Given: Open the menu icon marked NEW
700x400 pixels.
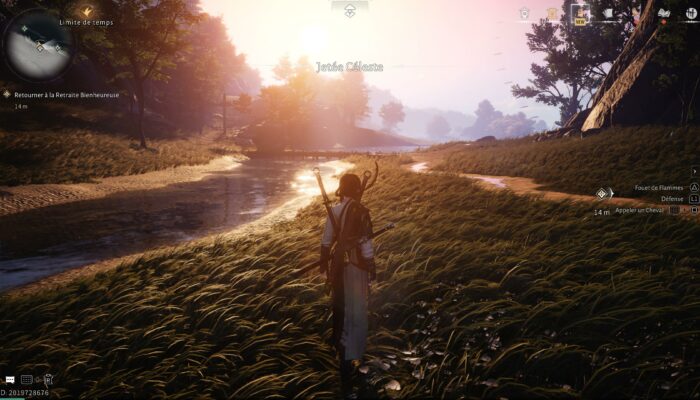Looking at the screenshot, I should [579, 13].
